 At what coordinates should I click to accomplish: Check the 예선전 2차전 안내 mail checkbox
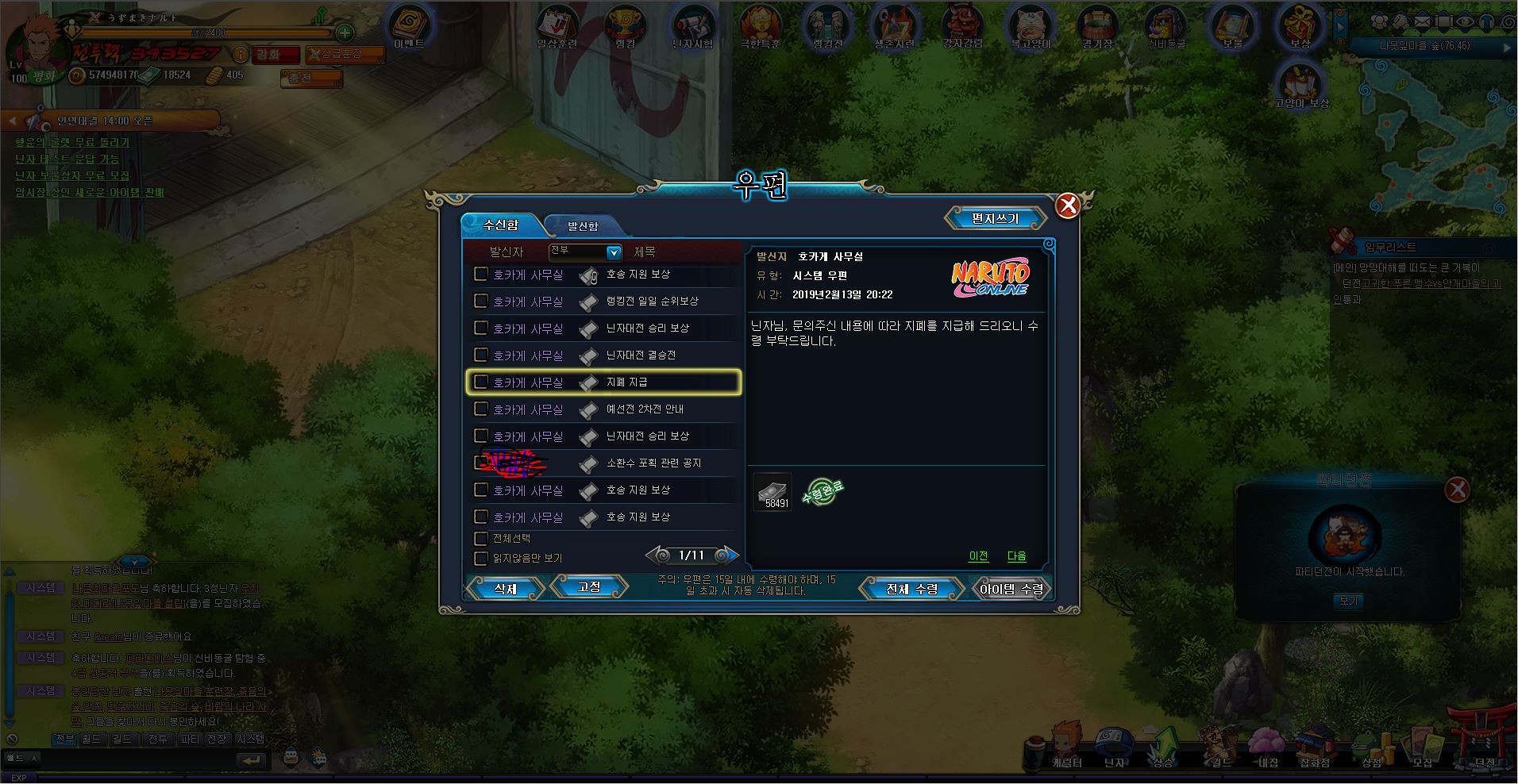coord(480,409)
